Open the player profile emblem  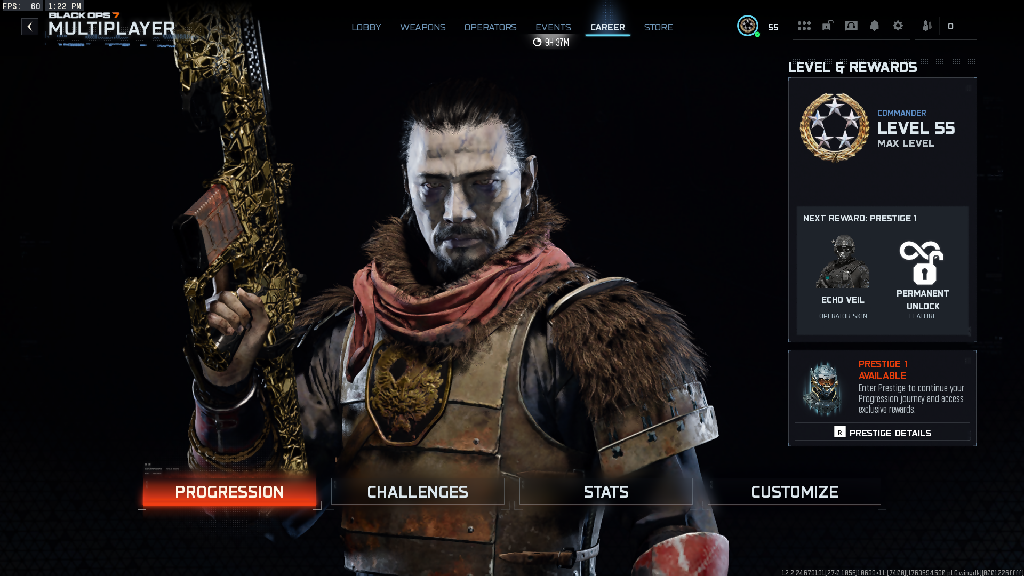tap(747, 26)
